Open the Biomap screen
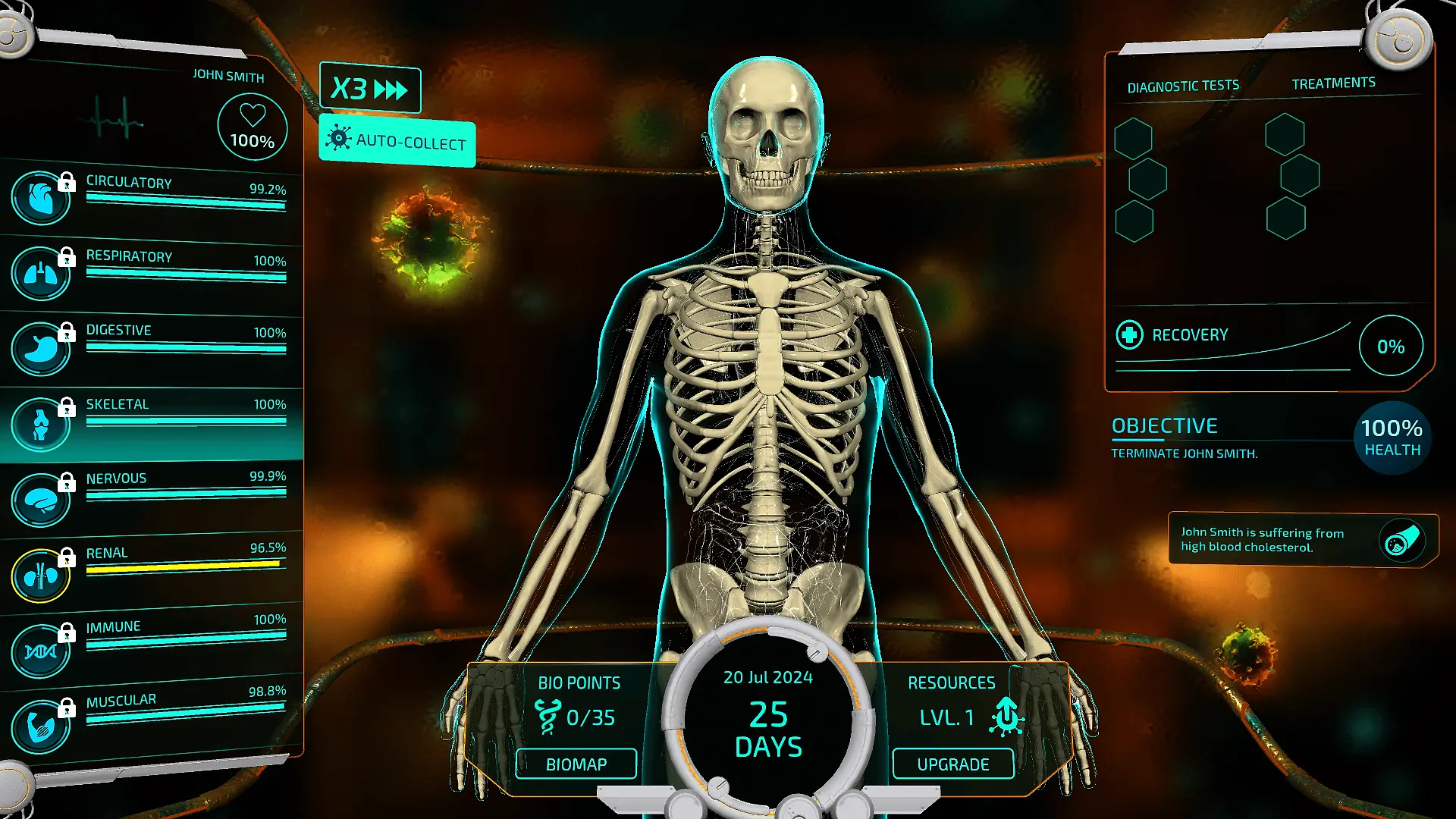The height and width of the screenshot is (819, 1456). pyautogui.click(x=576, y=764)
